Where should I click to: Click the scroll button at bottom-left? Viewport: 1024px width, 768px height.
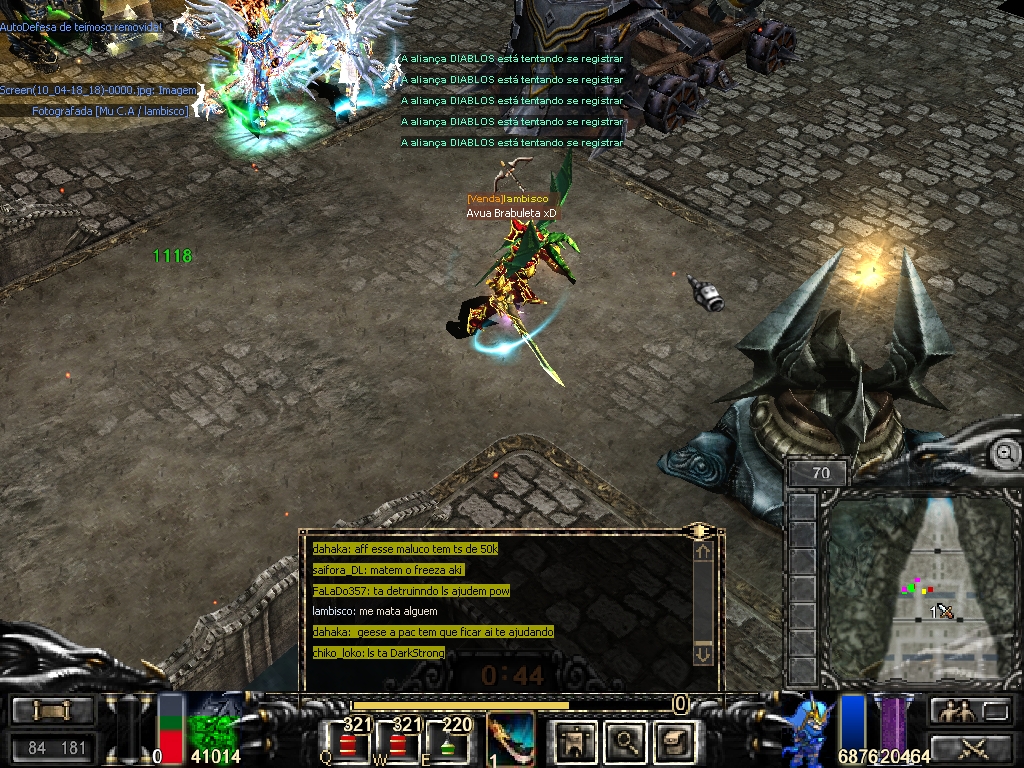(53, 711)
